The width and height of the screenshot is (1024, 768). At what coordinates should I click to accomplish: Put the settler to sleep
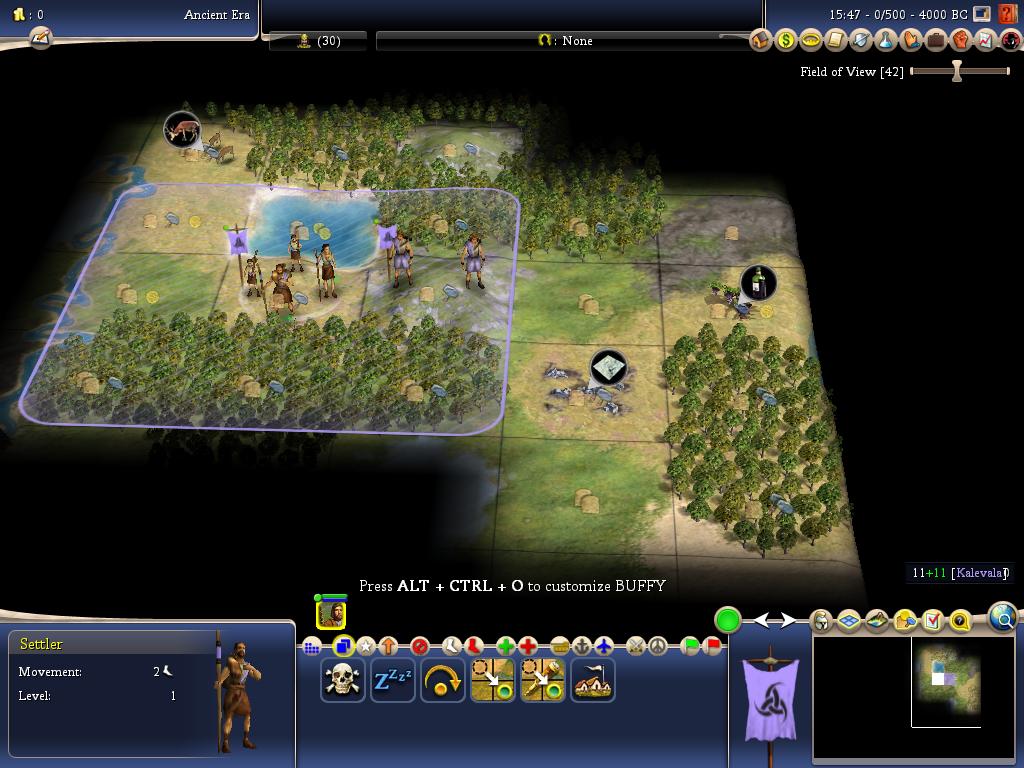click(392, 680)
